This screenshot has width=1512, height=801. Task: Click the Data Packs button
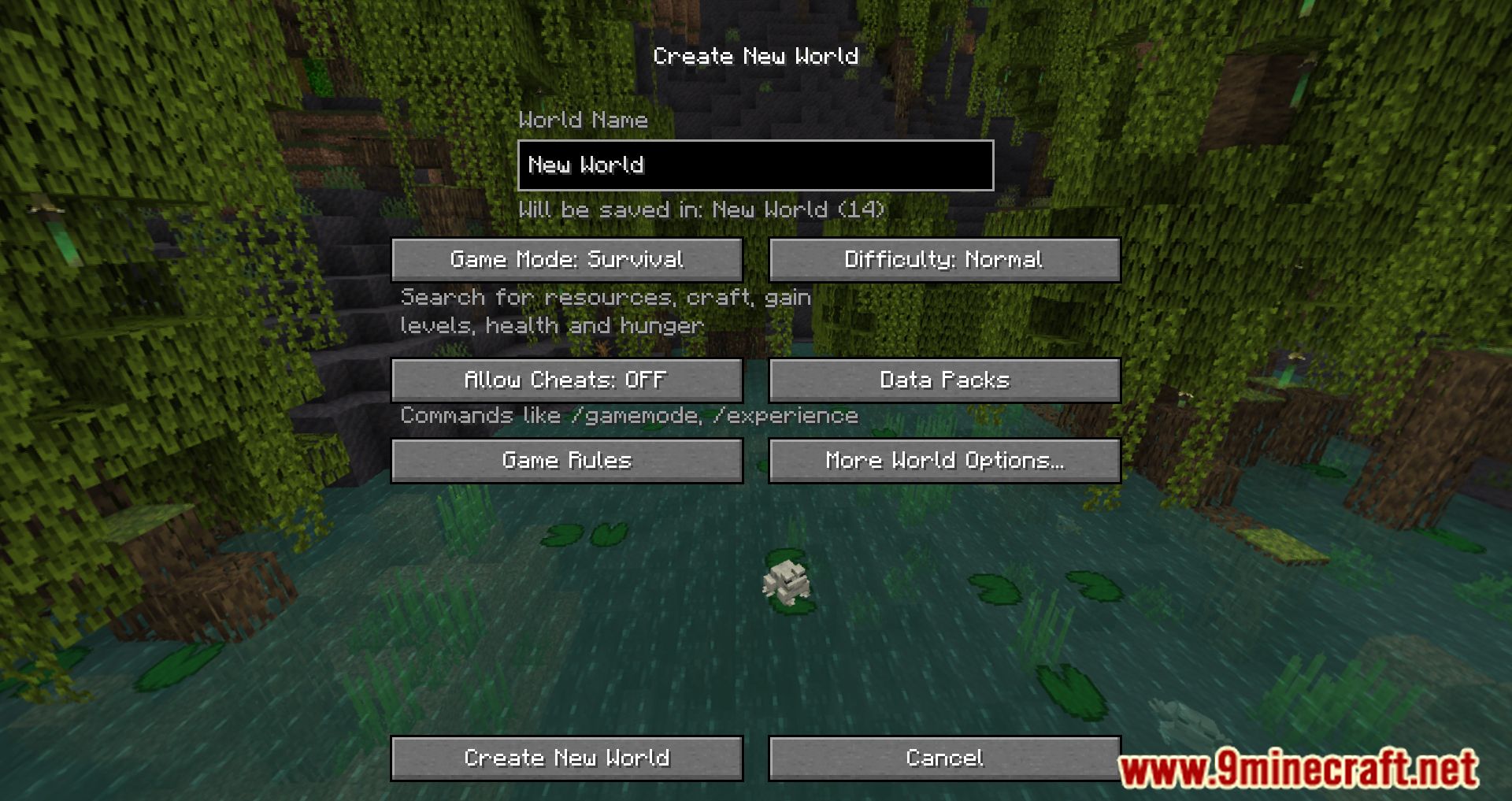pyautogui.click(x=944, y=380)
